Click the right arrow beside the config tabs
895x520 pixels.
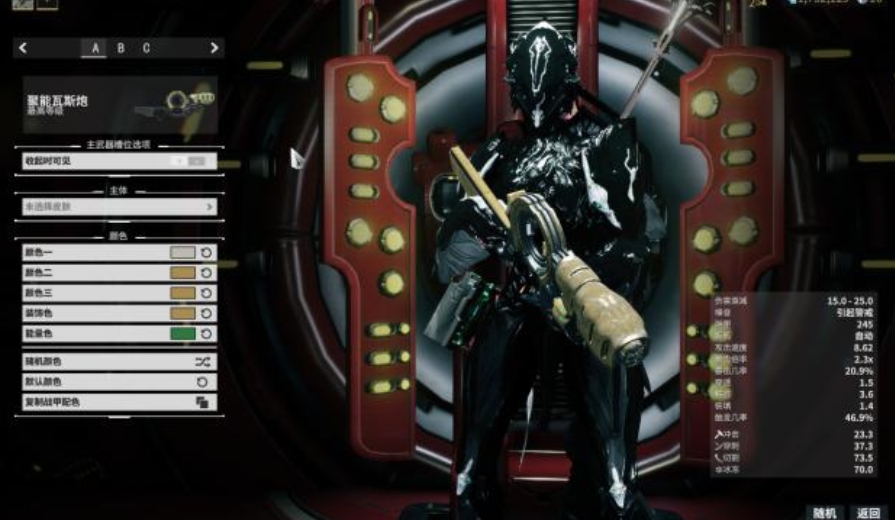pos(214,48)
